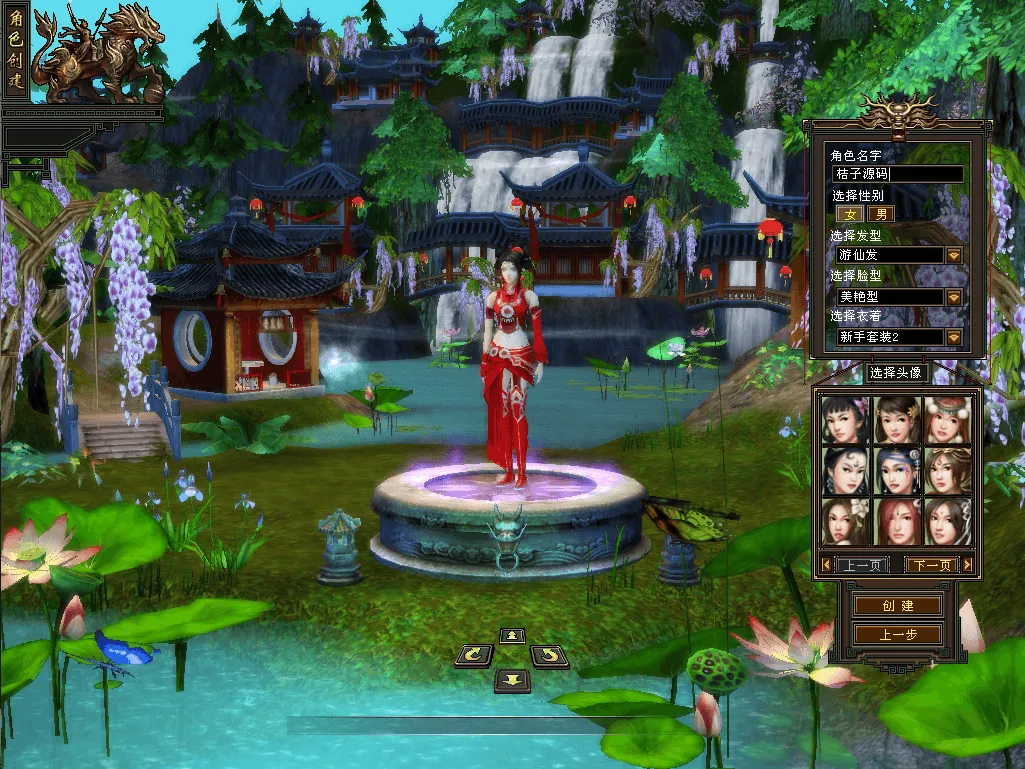Choose the male (男) gender button

pos(880,213)
